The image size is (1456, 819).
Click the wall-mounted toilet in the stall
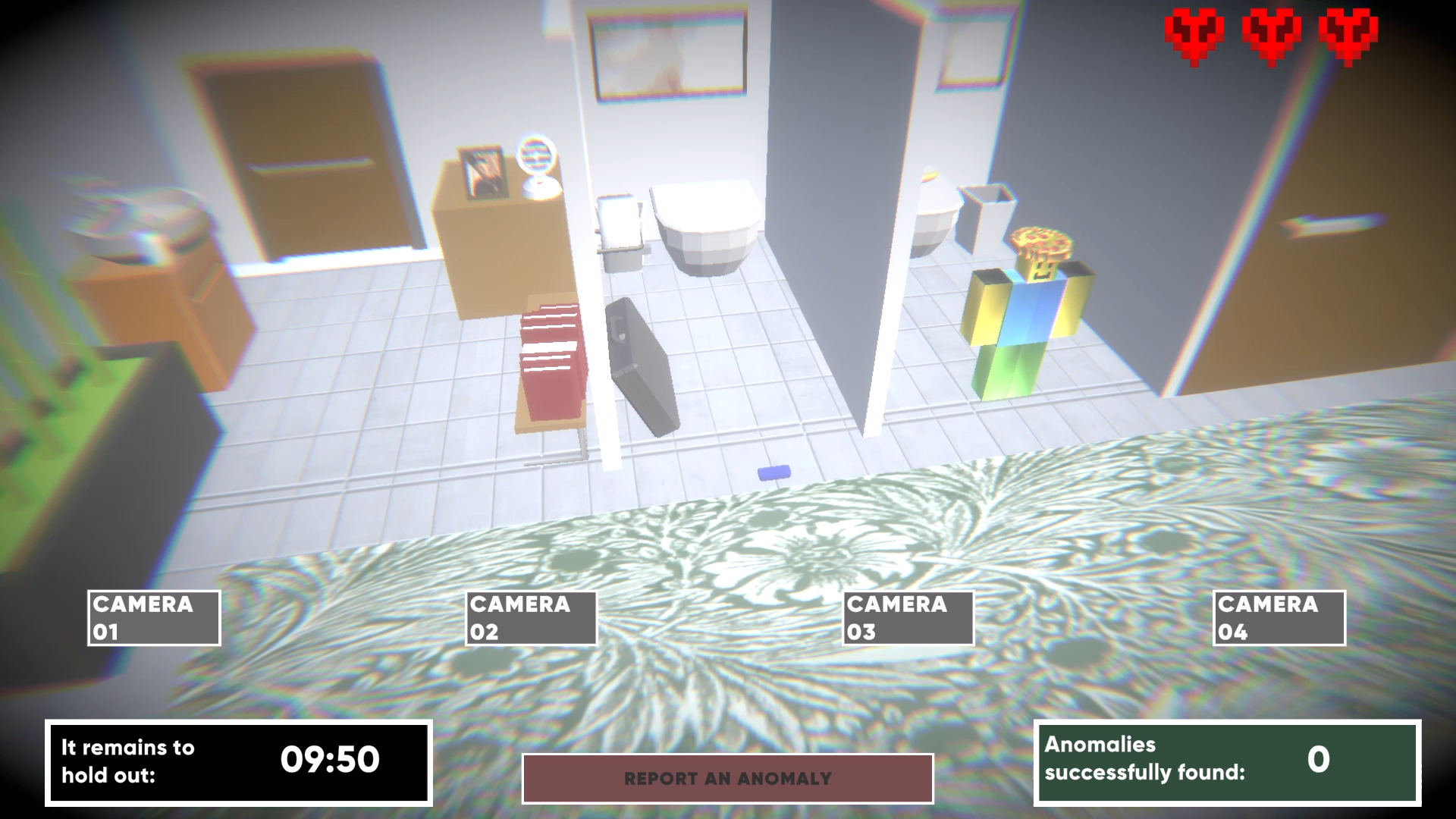point(705,227)
